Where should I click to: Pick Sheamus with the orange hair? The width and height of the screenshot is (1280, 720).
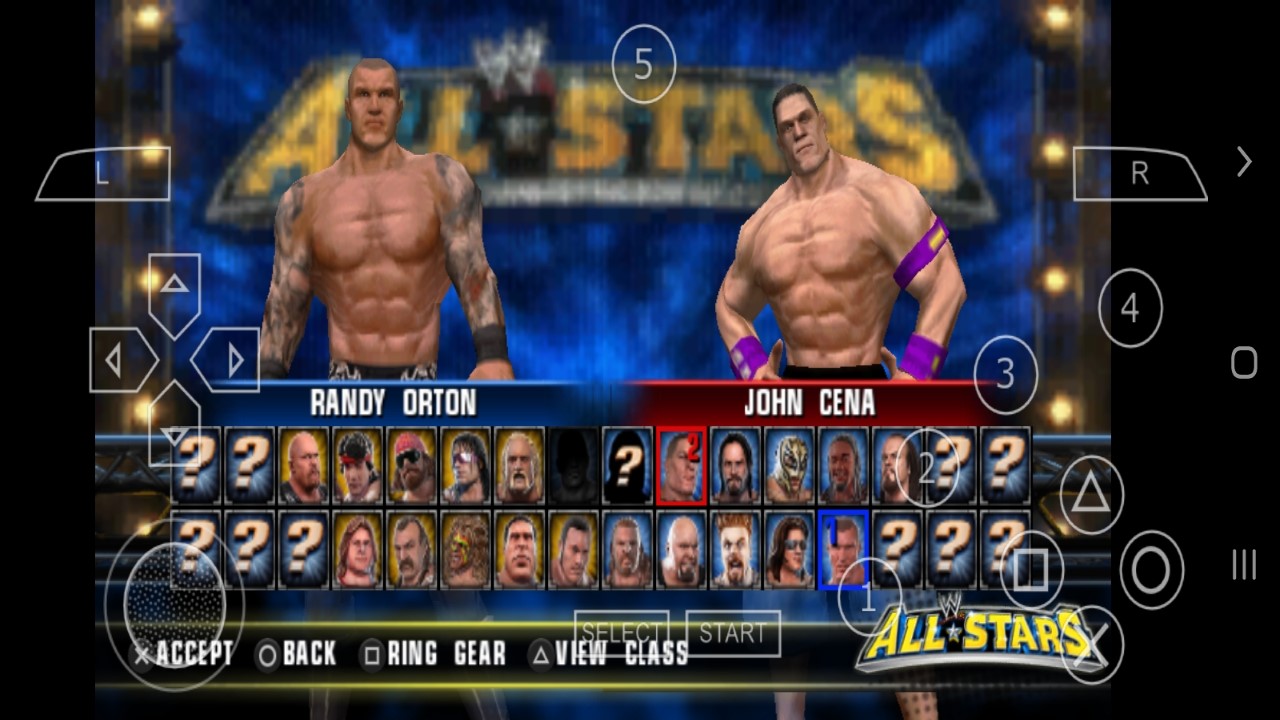click(735, 549)
